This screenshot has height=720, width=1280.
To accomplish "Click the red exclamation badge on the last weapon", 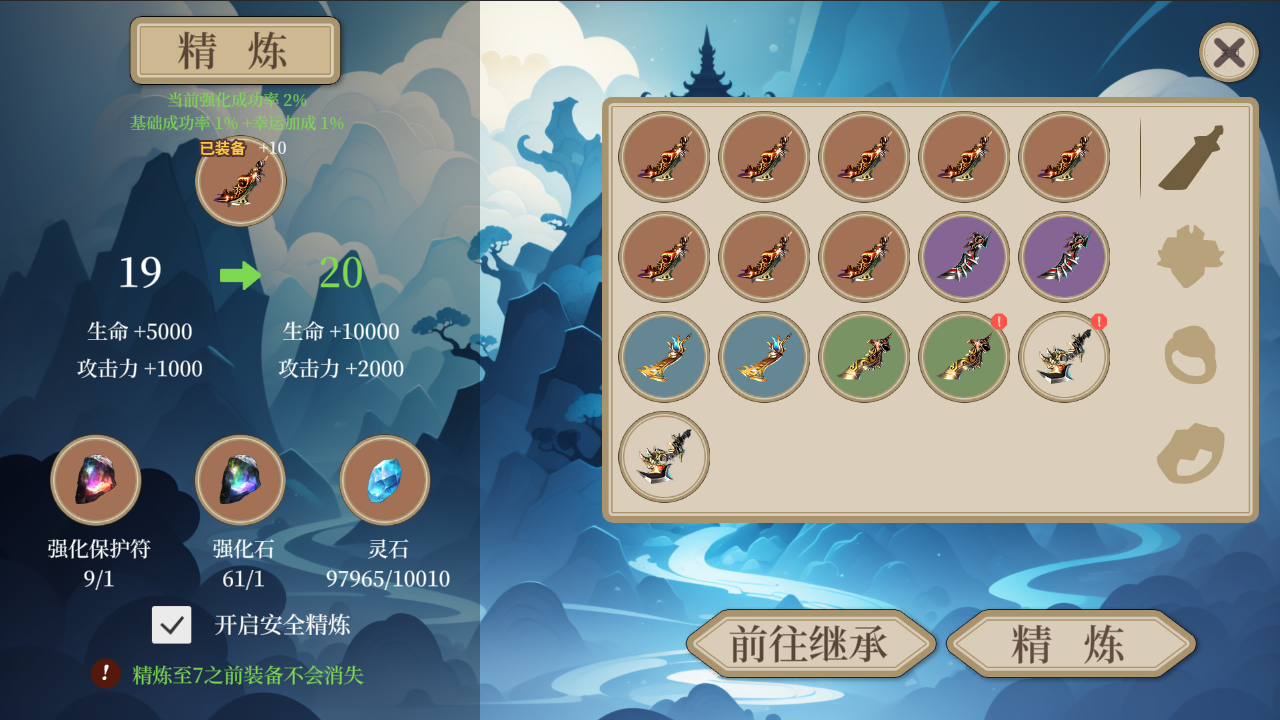I will (x=1097, y=322).
